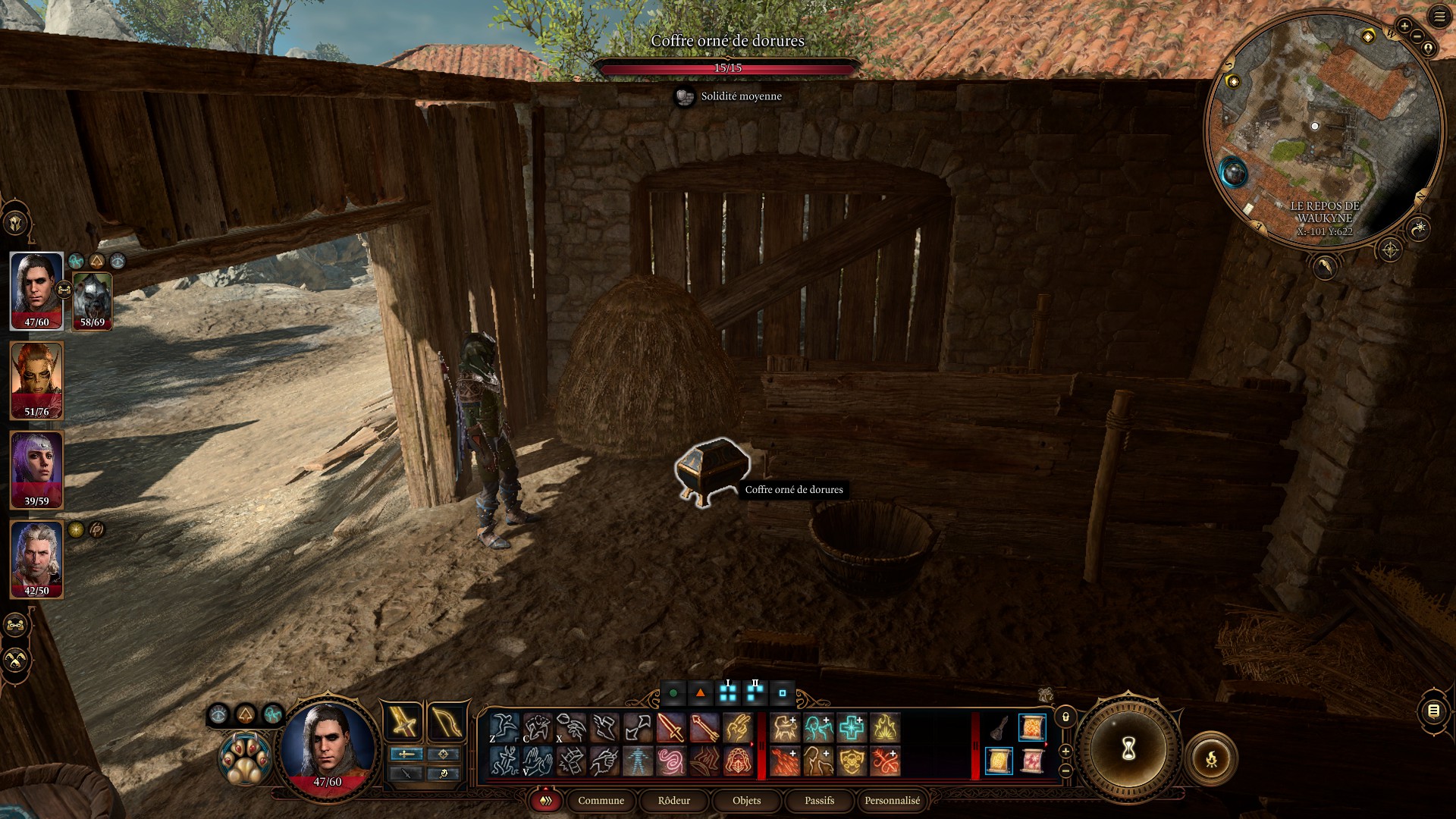The image size is (1456, 819).
Task: Open the main menu hamburger button
Action: pos(1439,17)
